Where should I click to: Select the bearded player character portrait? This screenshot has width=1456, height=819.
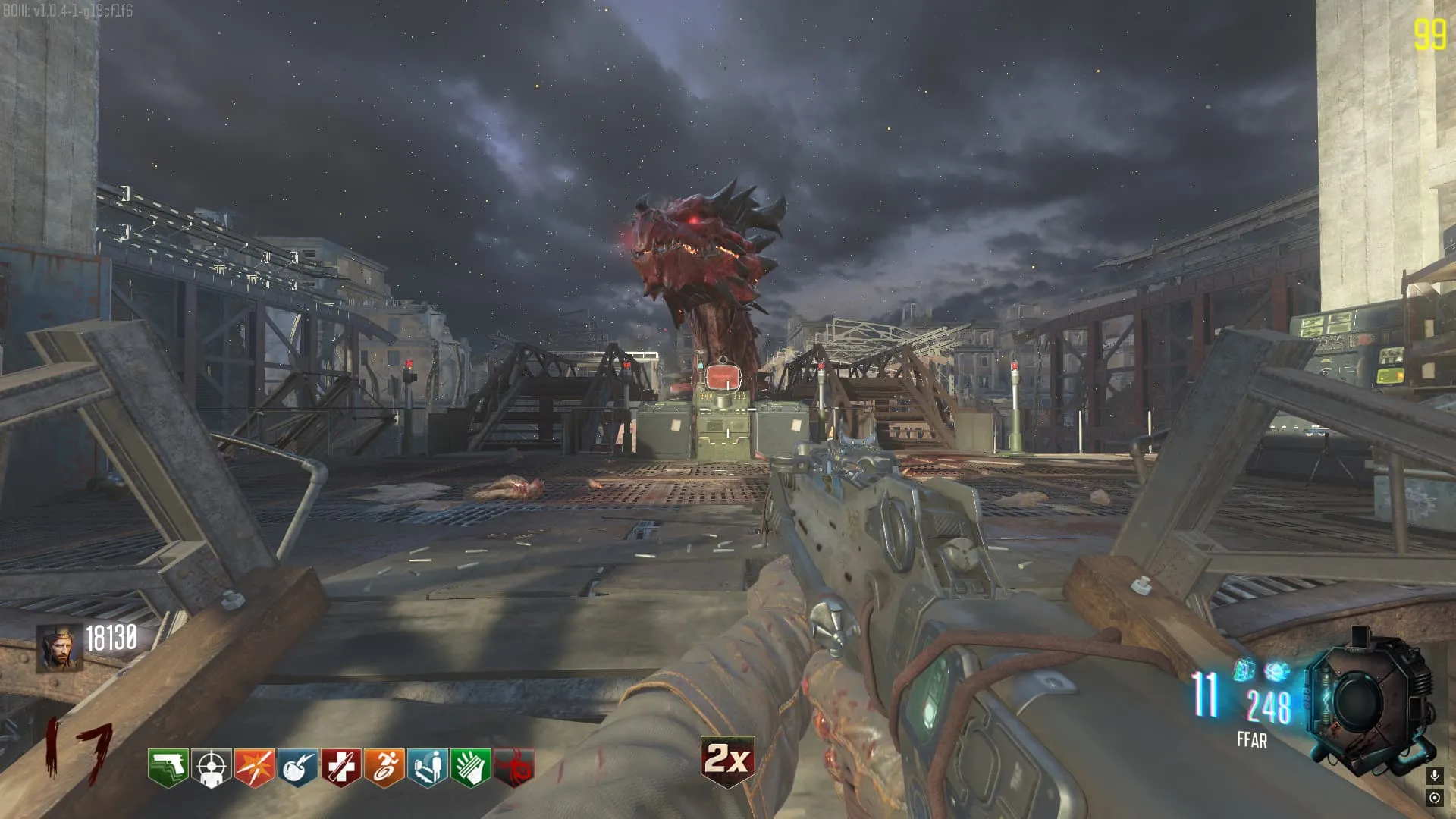pyautogui.click(x=59, y=648)
